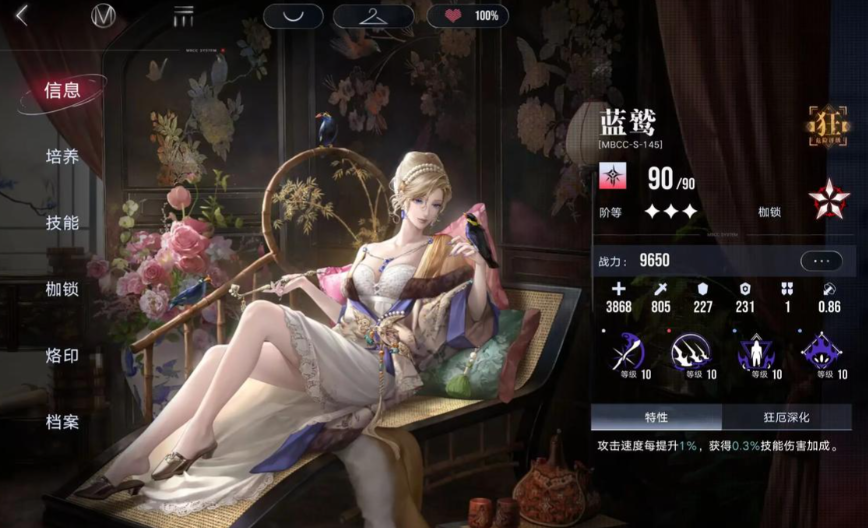Viewport: 868px width, 528px height.
Task: Open the clothes hanger outfit button
Action: click(x=373, y=16)
